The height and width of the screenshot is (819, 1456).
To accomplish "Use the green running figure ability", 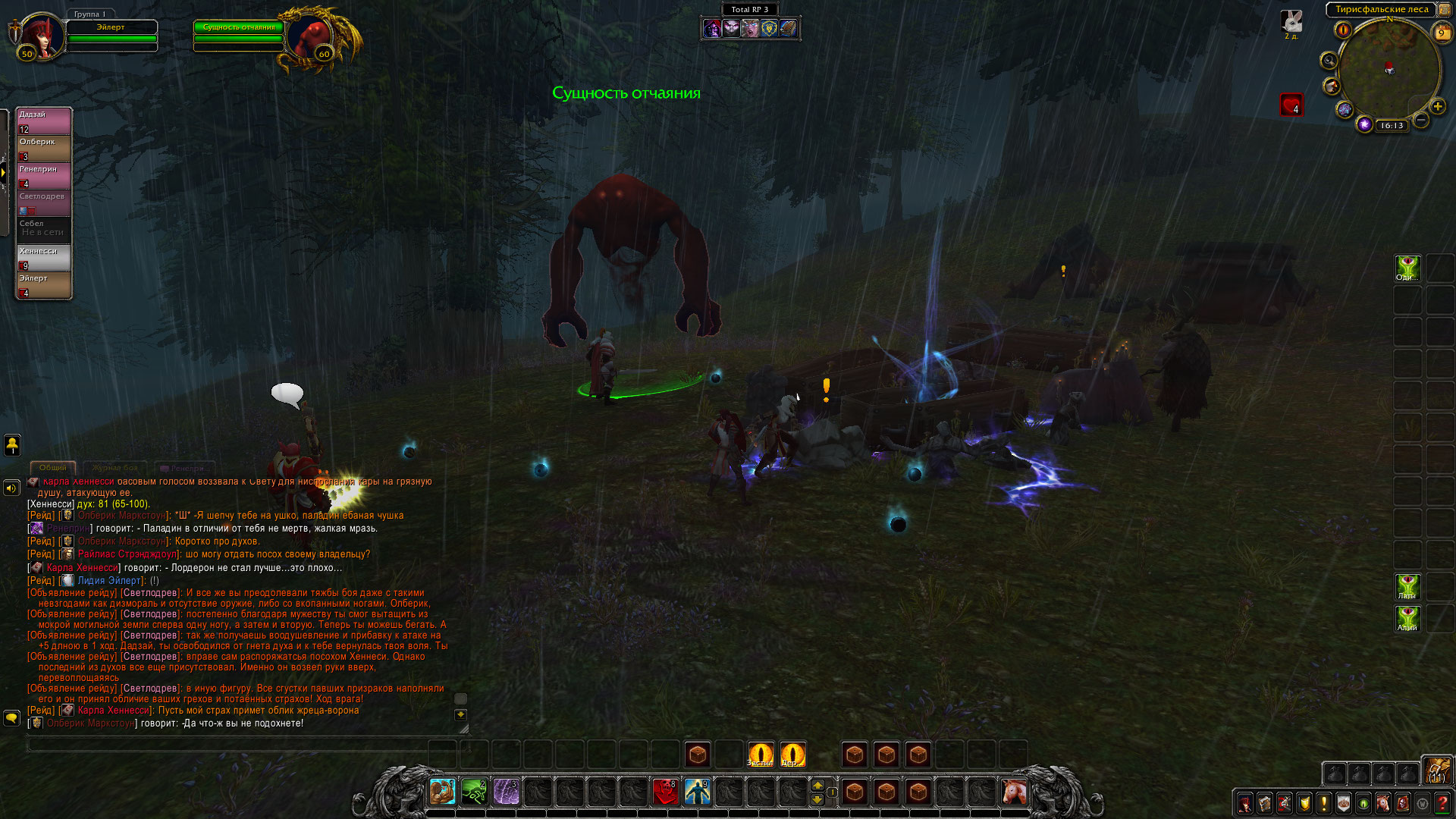I will coord(474,792).
